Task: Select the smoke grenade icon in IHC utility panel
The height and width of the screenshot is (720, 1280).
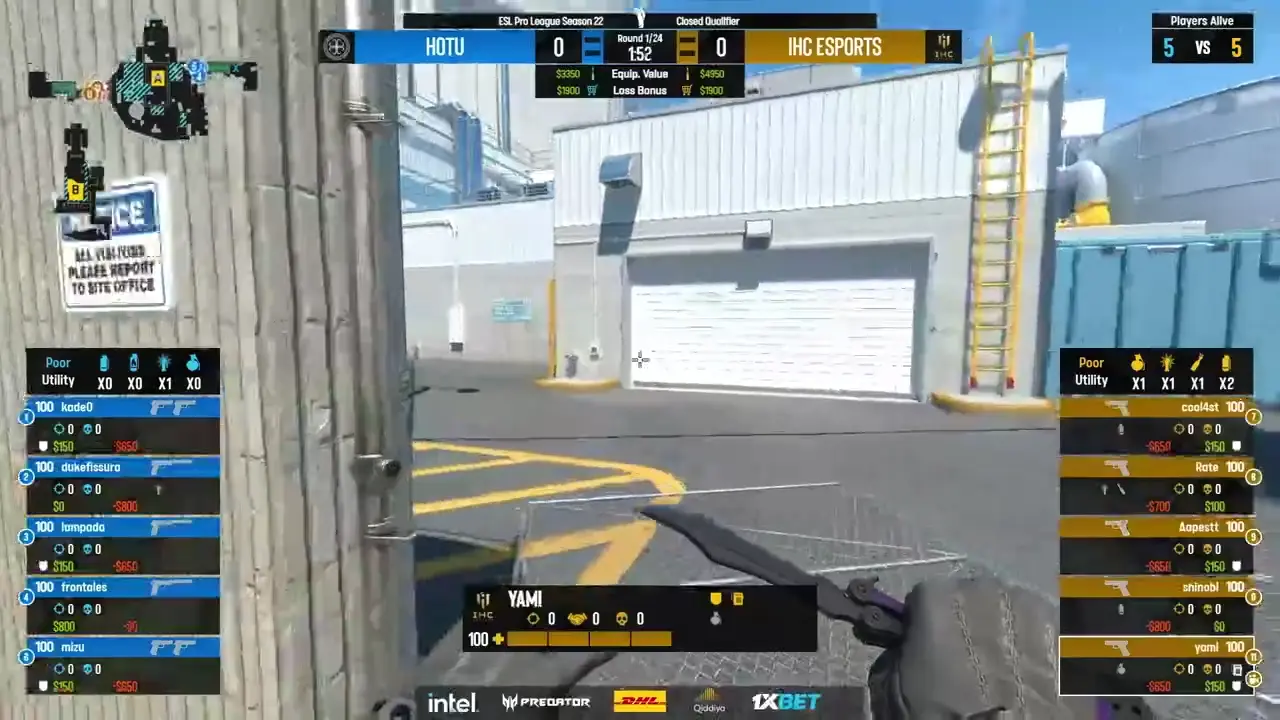Action: (x=1226, y=365)
